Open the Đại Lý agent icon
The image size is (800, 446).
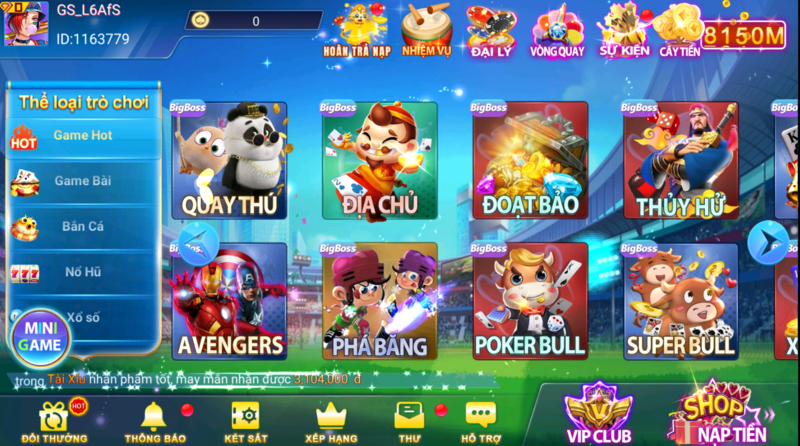(490, 28)
